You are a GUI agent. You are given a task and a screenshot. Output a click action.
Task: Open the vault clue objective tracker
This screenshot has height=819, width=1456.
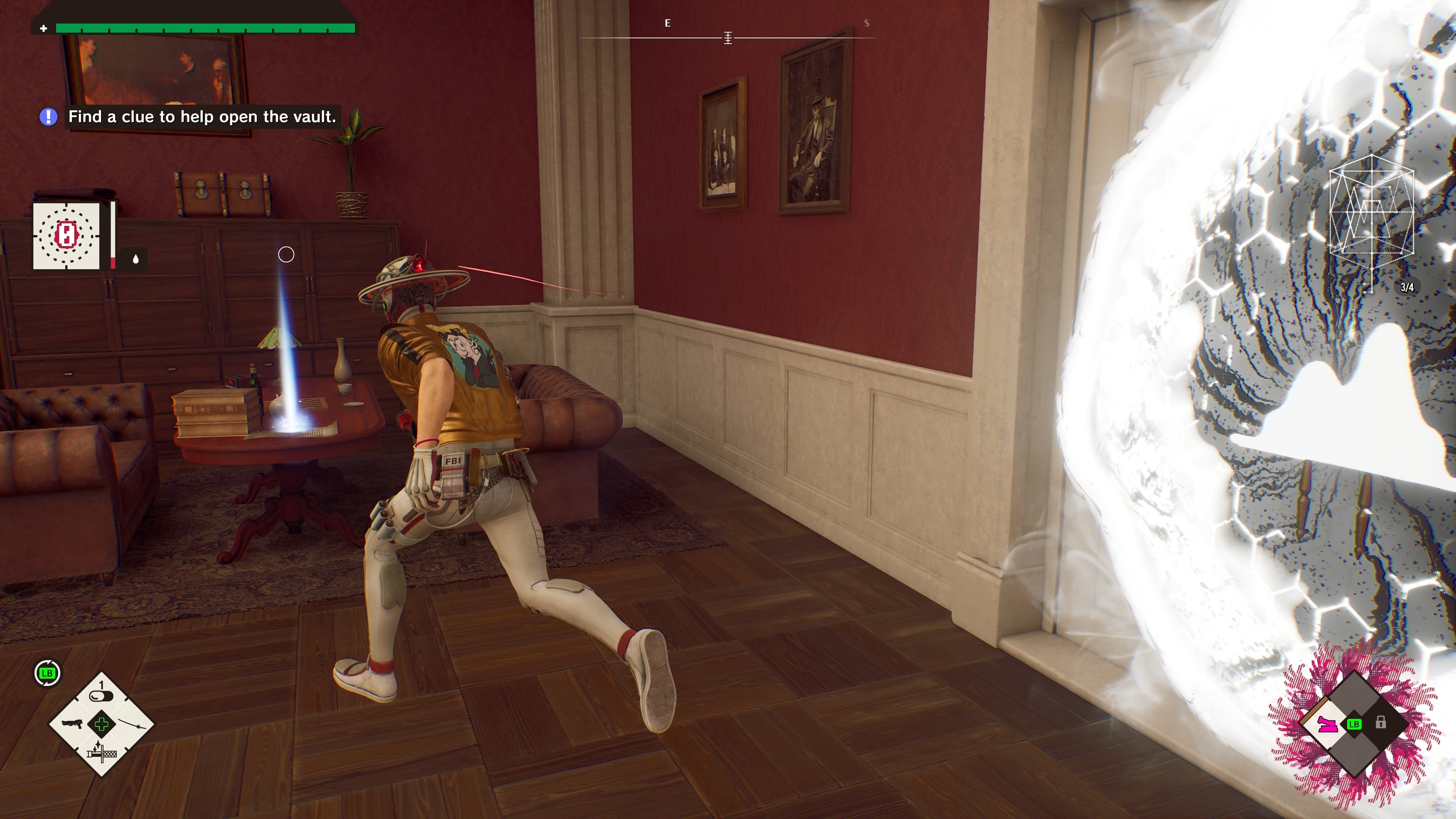tap(201, 117)
